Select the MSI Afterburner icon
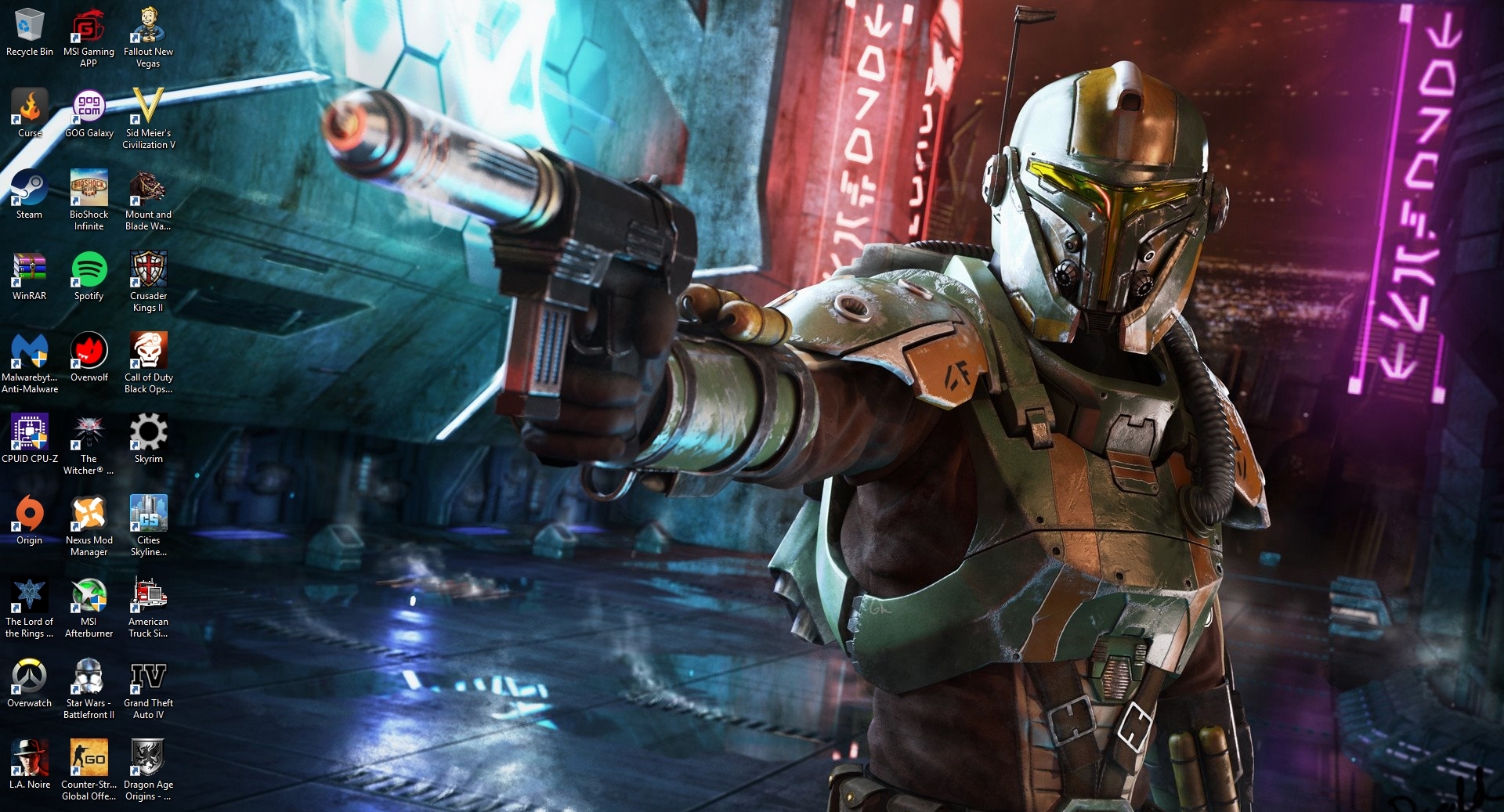 click(x=89, y=596)
